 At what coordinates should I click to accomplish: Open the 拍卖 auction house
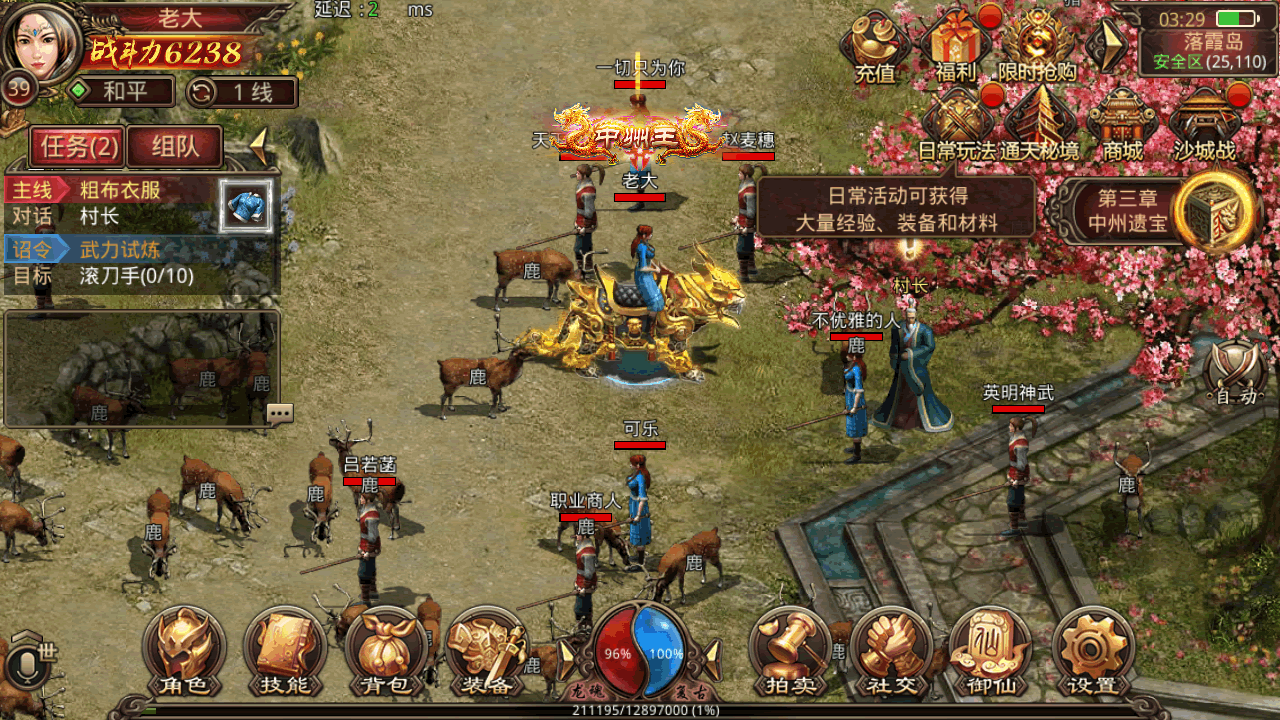pos(792,650)
